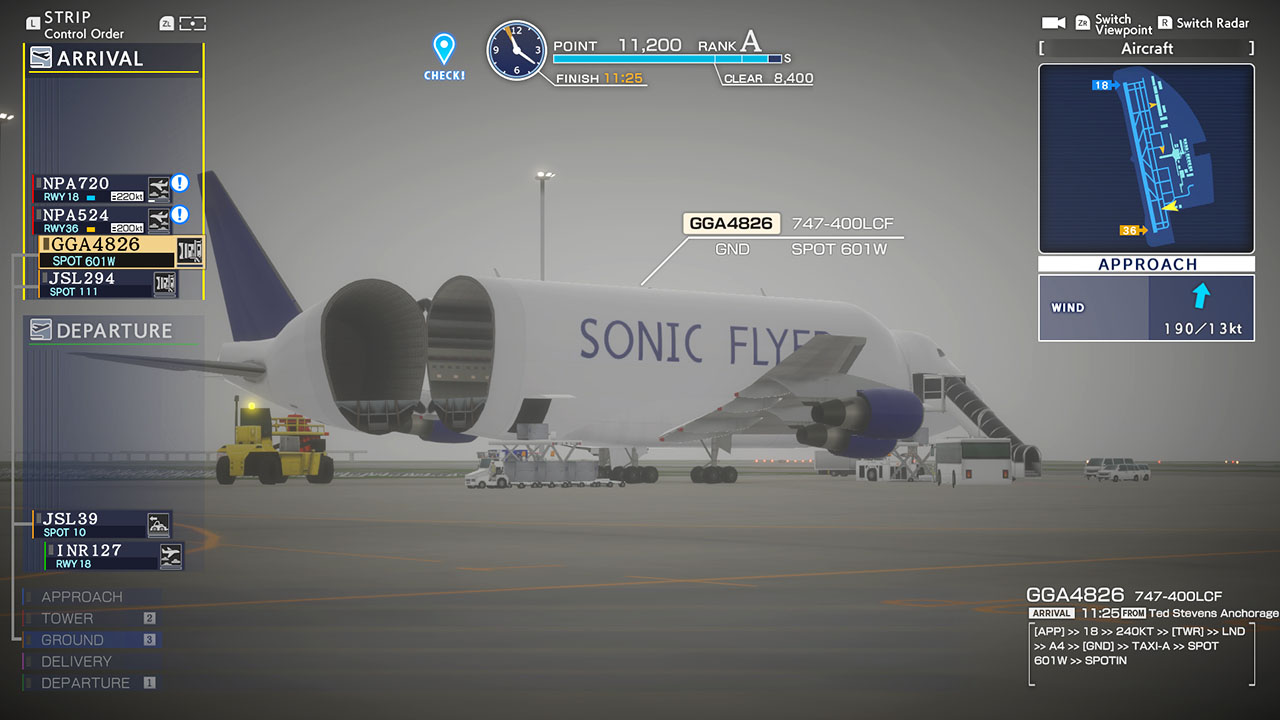
Task: Click the departing aircraft icon on INR127 strip
Action: tap(171, 556)
